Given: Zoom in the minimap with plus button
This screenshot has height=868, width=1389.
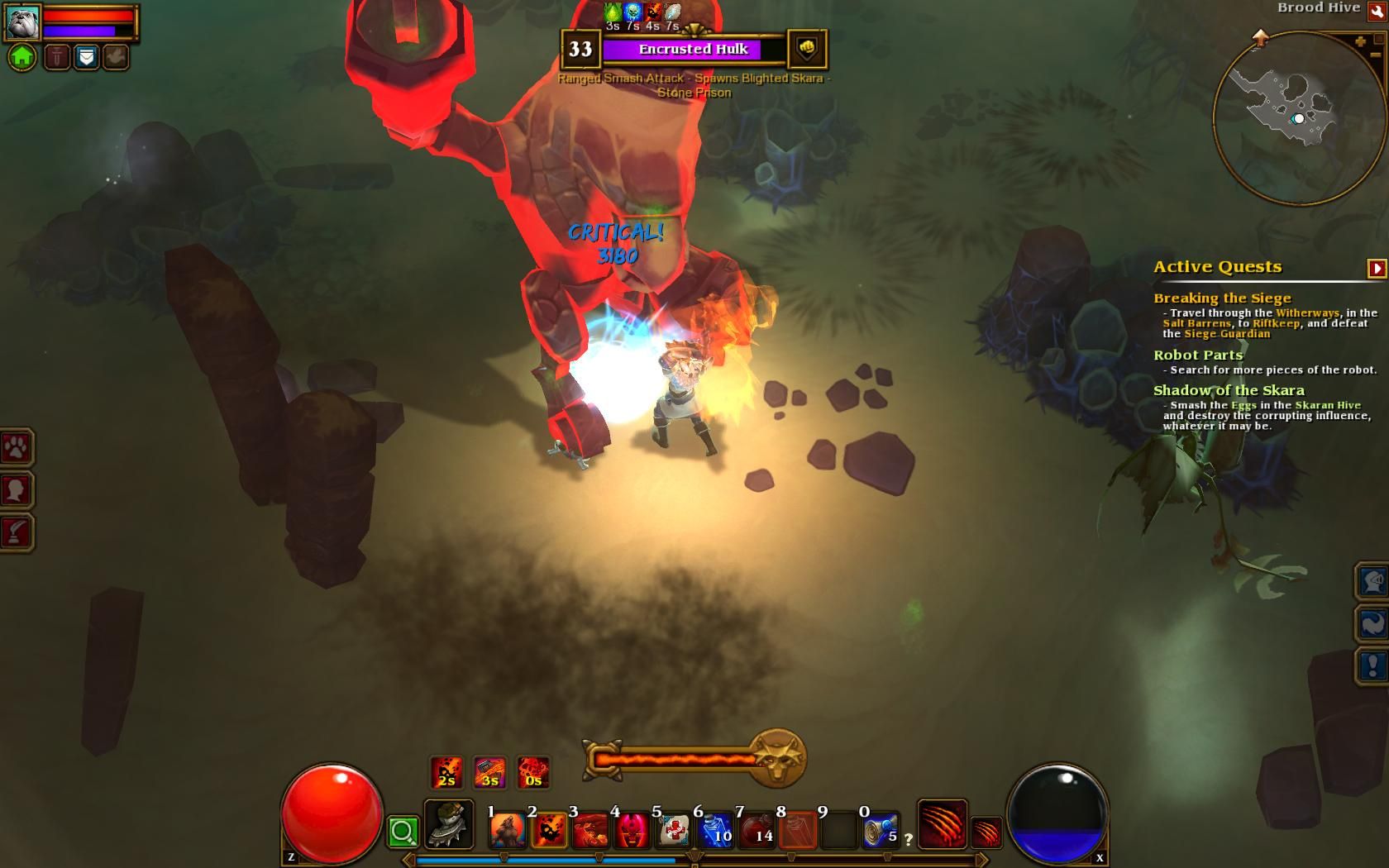Looking at the screenshot, I should 1360,41.
